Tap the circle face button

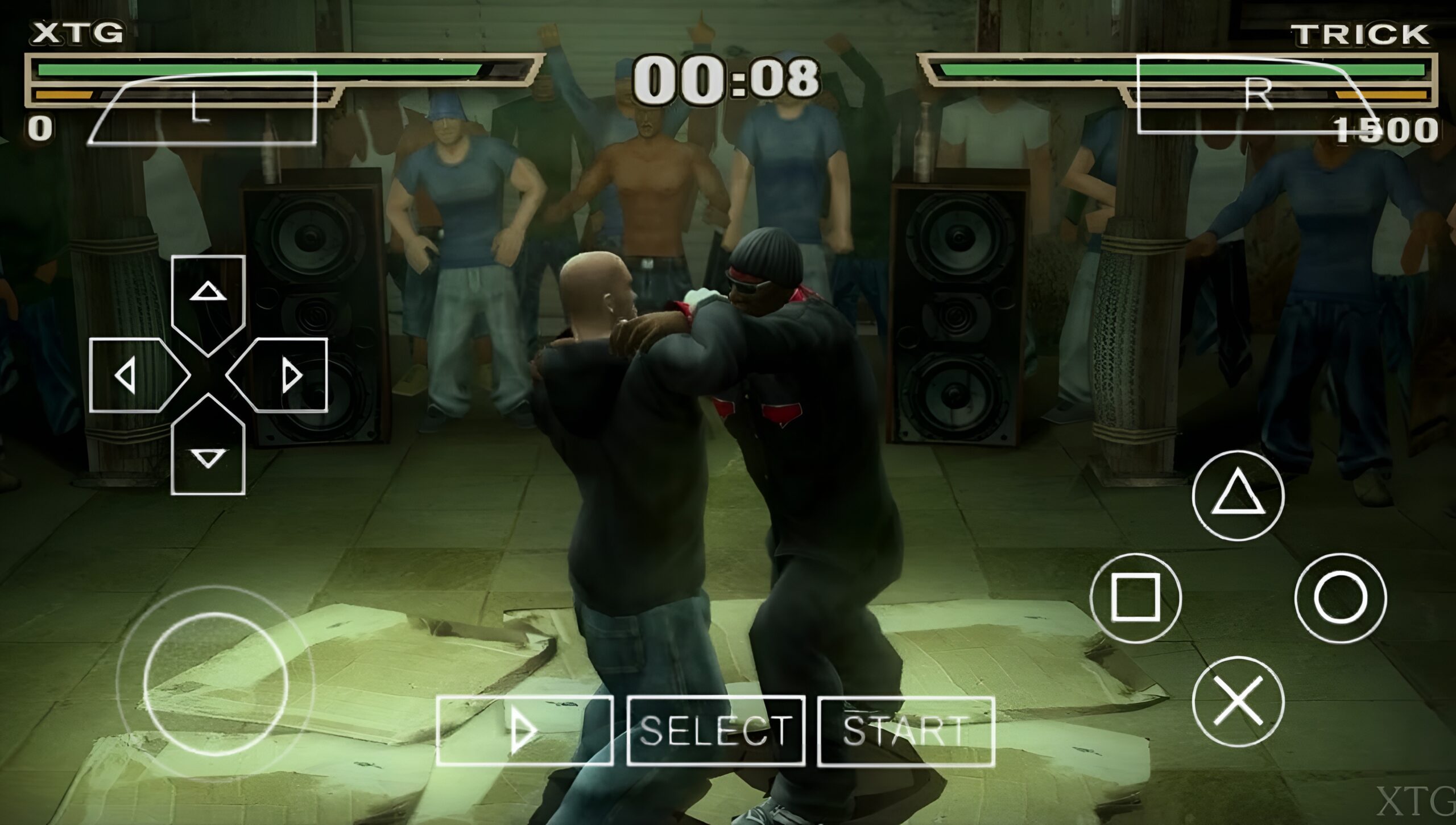coord(1340,597)
